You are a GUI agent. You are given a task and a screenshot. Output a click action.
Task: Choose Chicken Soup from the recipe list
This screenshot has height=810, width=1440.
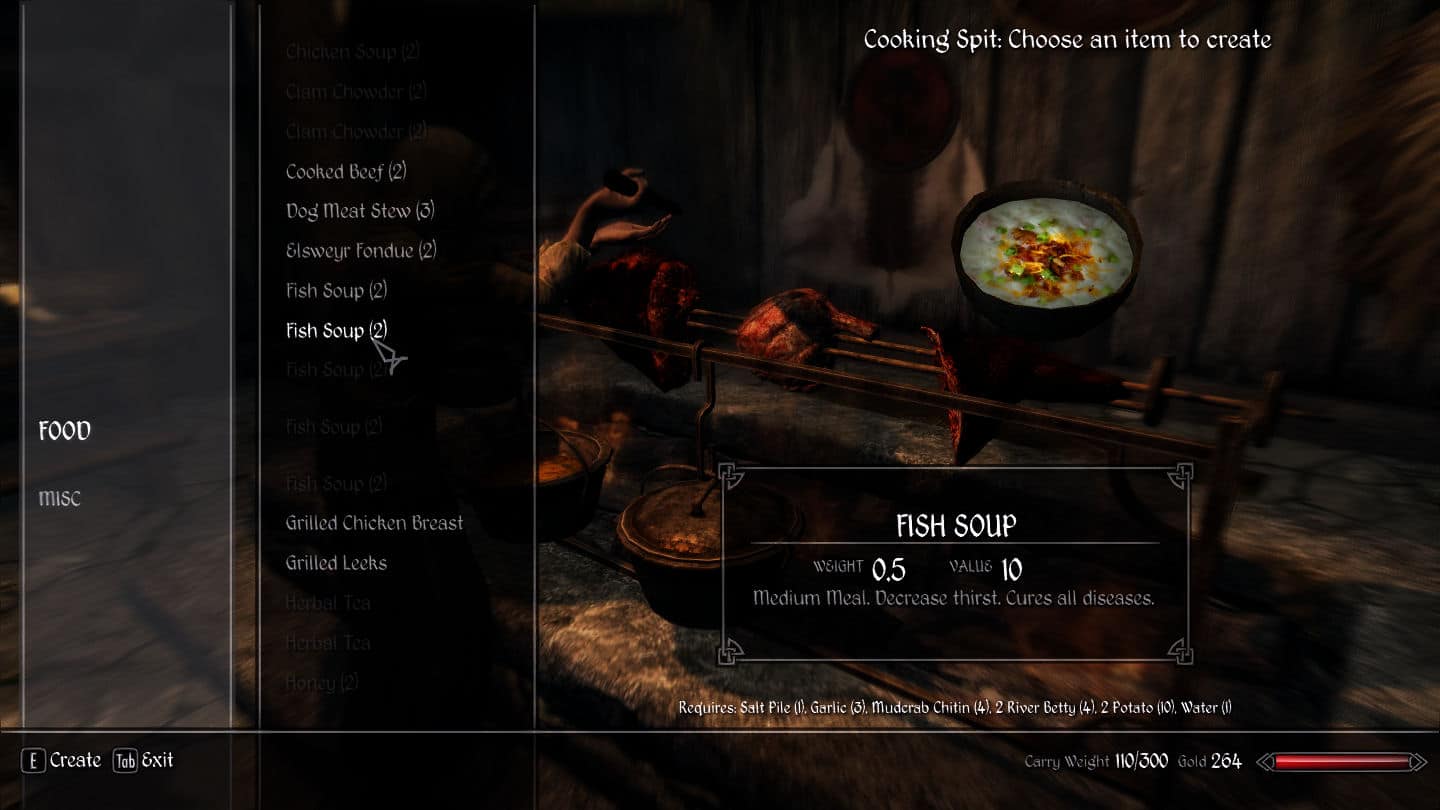click(x=353, y=52)
